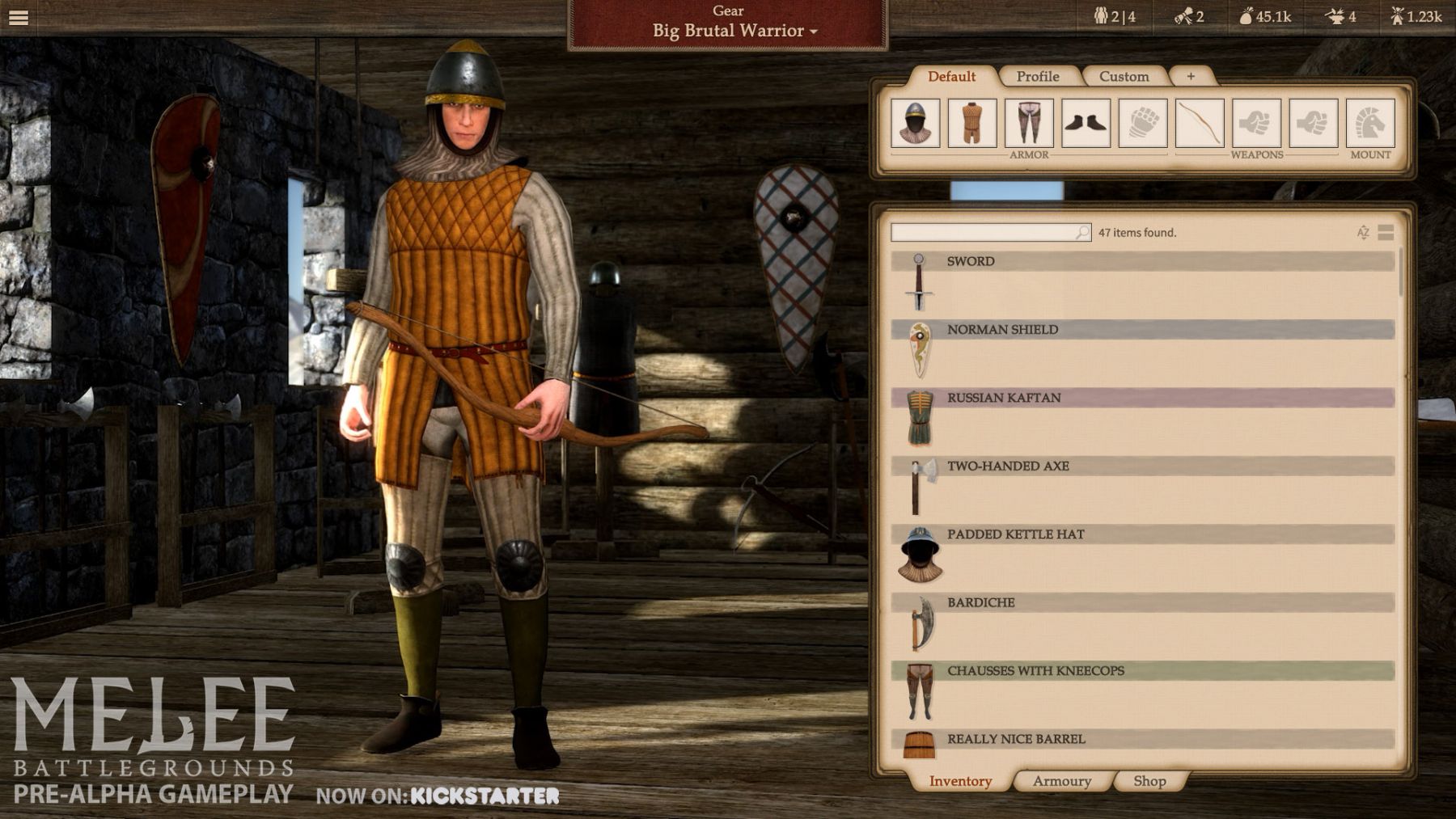Select the orange gambeson body slot
This screenshot has height=819, width=1456.
(972, 123)
